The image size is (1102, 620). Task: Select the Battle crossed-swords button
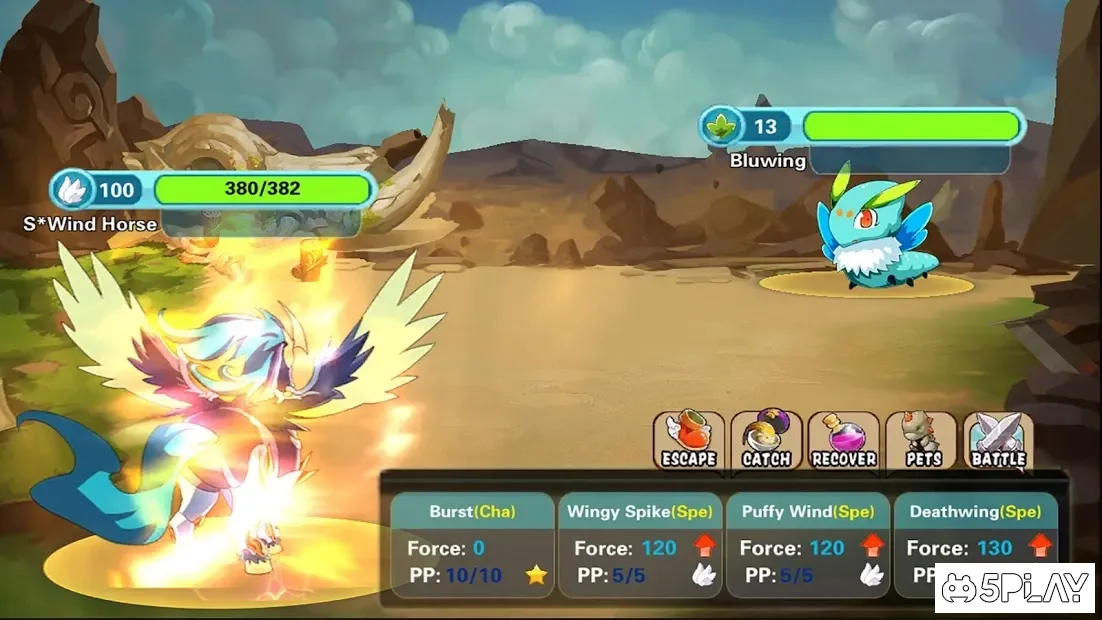pyautogui.click(x=998, y=441)
